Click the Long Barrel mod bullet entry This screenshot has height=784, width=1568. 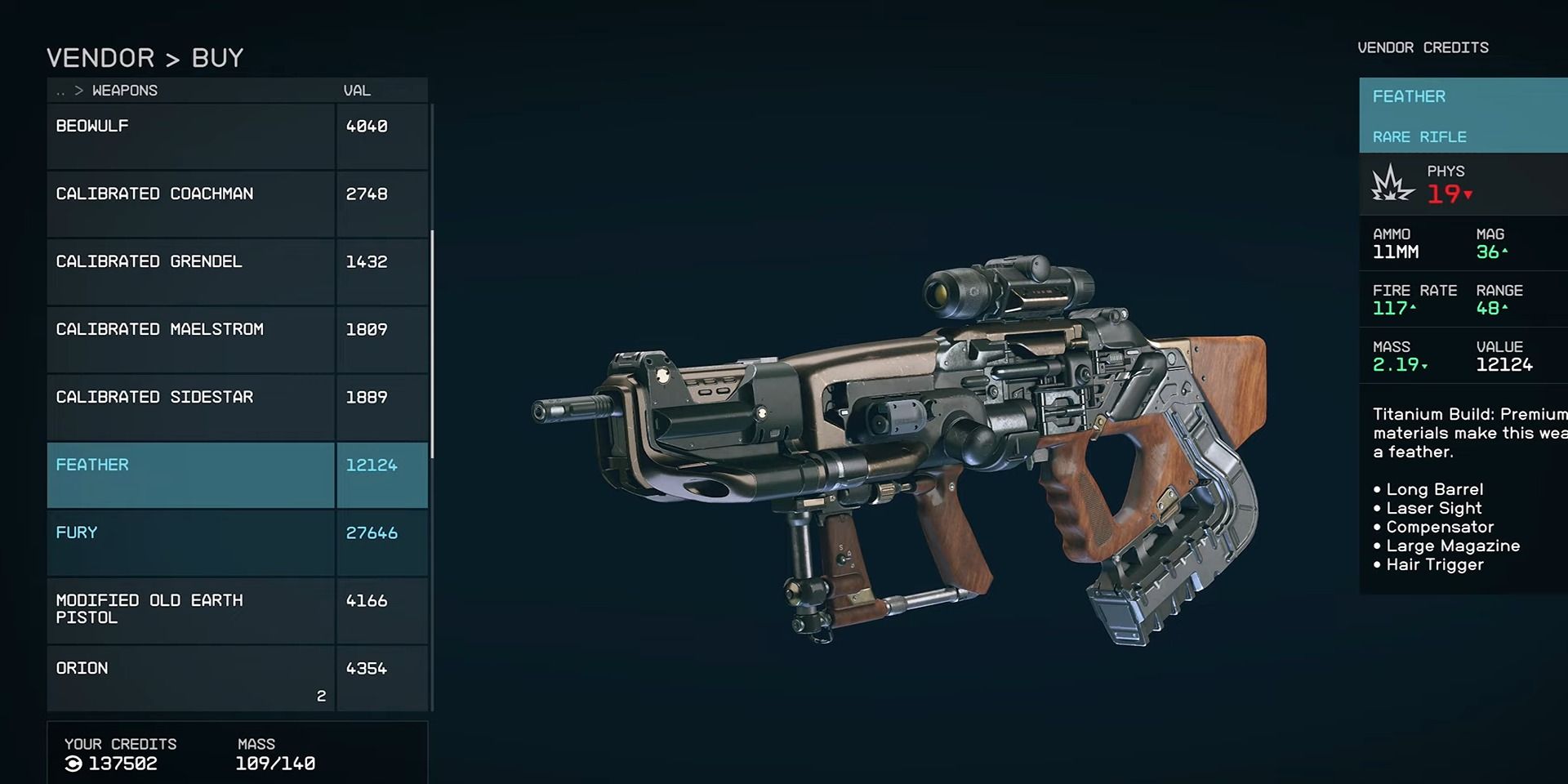pos(1434,489)
